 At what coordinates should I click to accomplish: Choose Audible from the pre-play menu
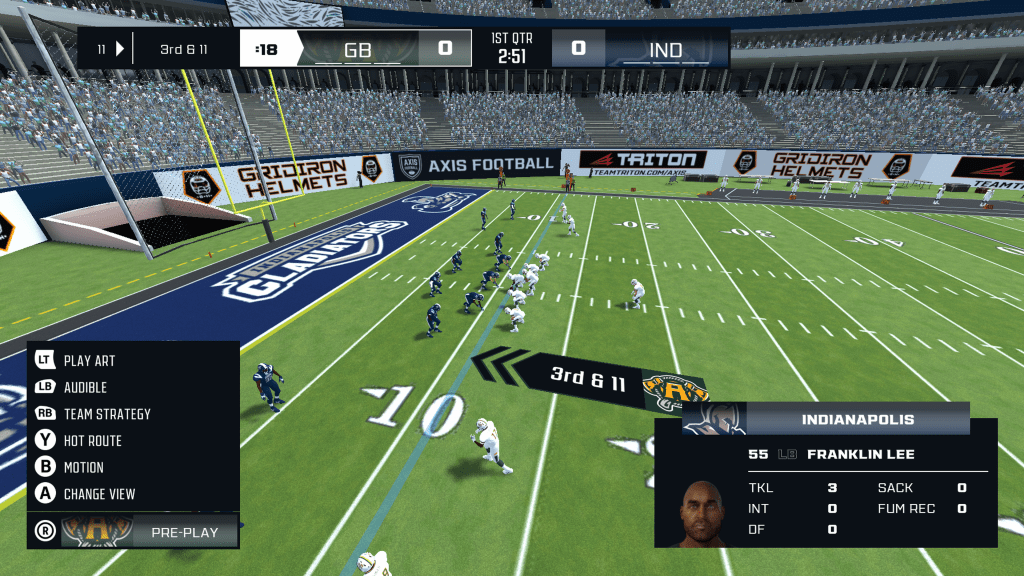coord(85,387)
